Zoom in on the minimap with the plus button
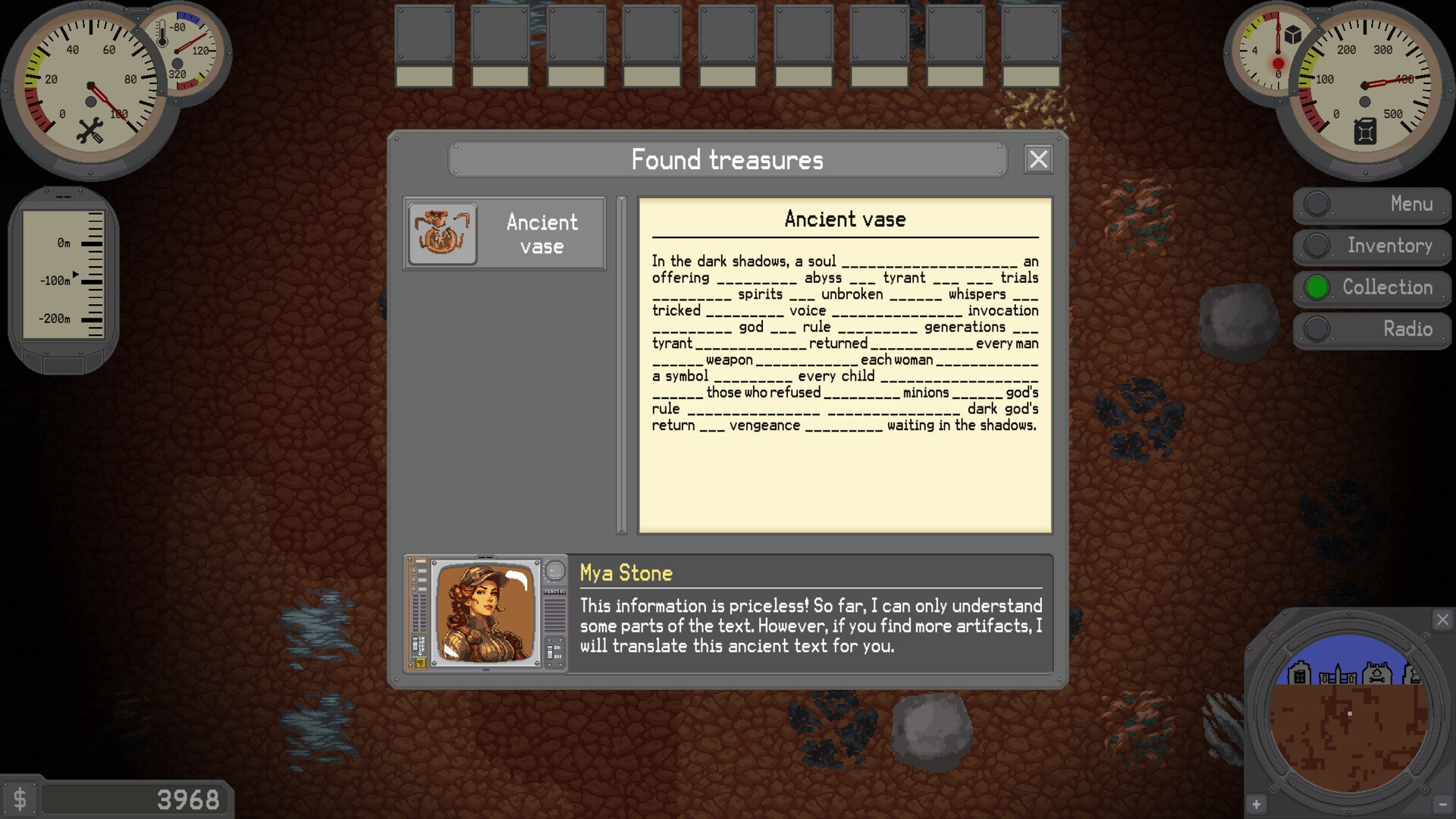Viewport: 1456px width, 819px height. [x=1257, y=805]
